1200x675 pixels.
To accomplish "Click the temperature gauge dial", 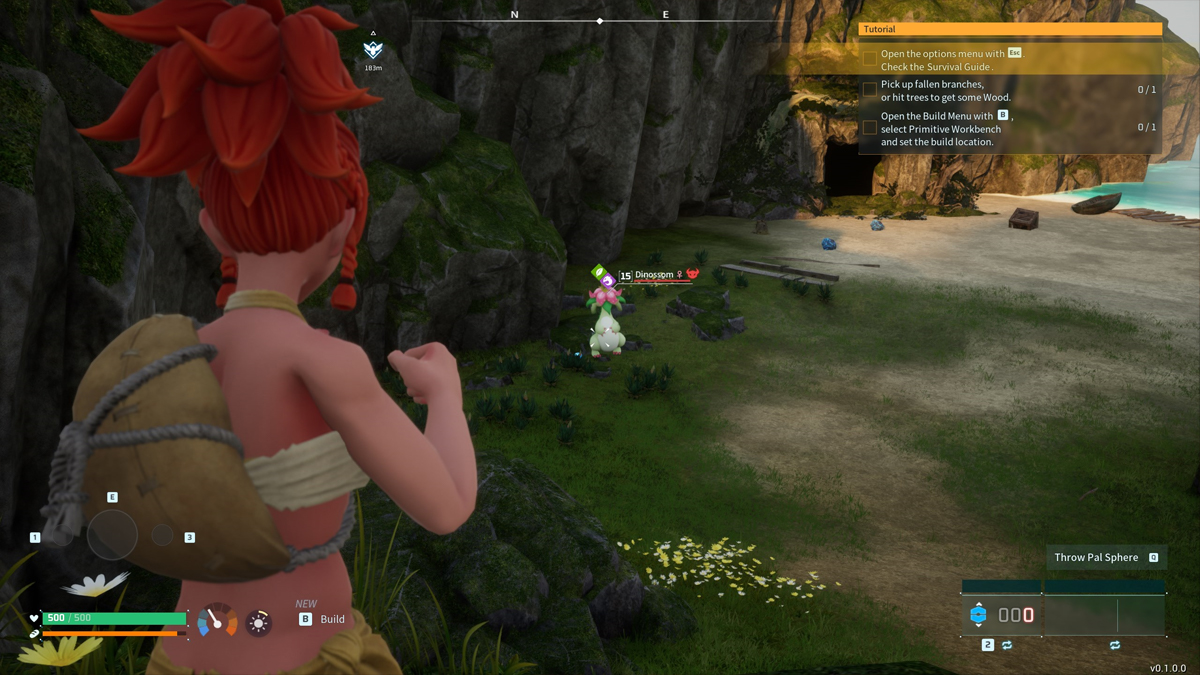I will point(217,621).
